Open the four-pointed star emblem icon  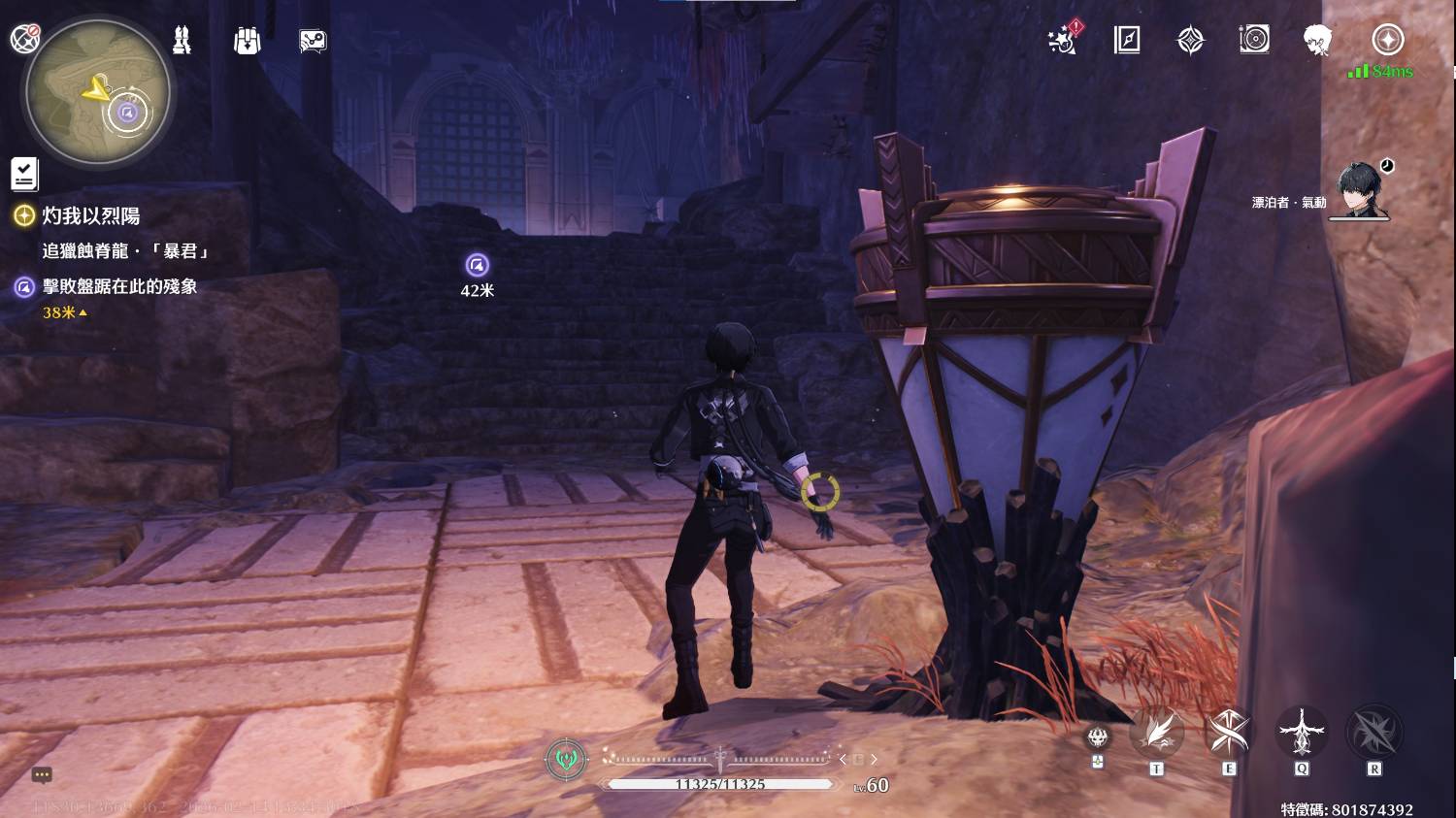1191,40
